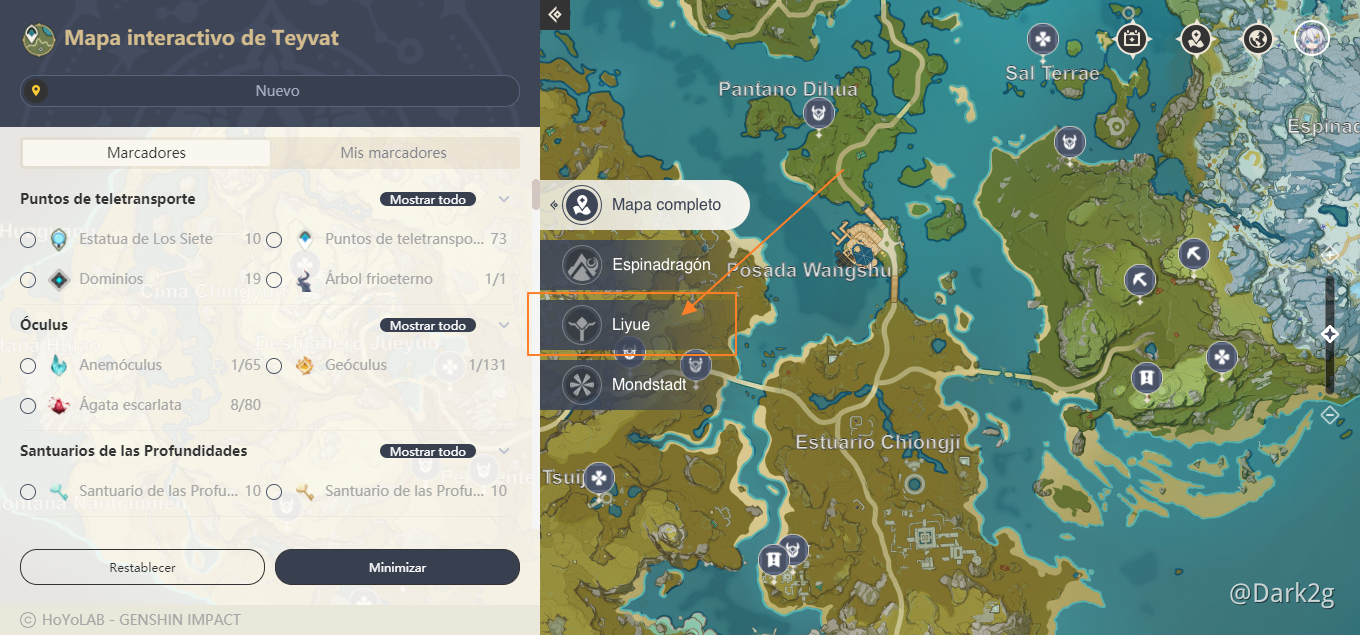Image resolution: width=1360 pixels, height=635 pixels.
Task: Show all Santuarios de las Profundidades
Action: [x=427, y=452]
